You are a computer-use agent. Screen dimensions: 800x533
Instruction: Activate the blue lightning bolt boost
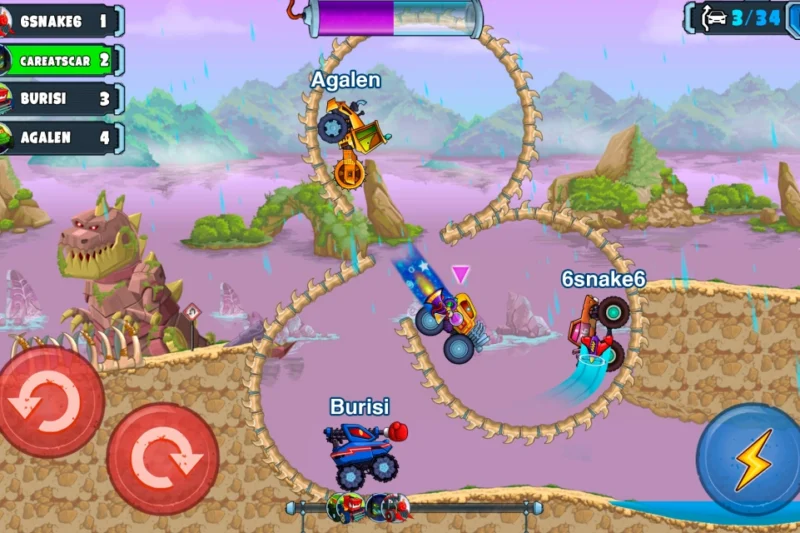point(748,460)
